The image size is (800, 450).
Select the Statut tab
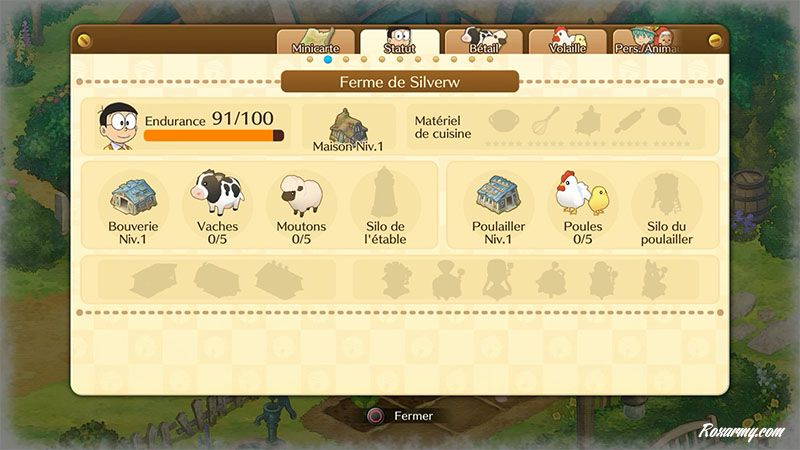pos(399,42)
